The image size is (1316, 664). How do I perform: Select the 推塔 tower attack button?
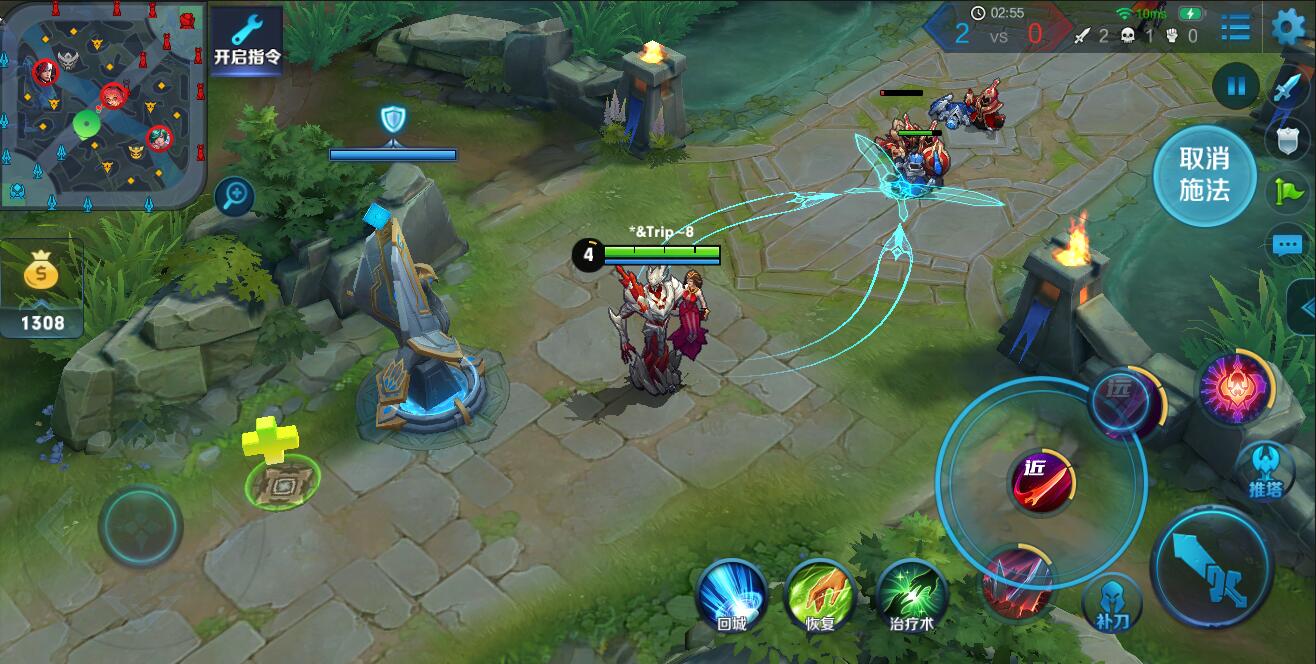(x=1265, y=471)
